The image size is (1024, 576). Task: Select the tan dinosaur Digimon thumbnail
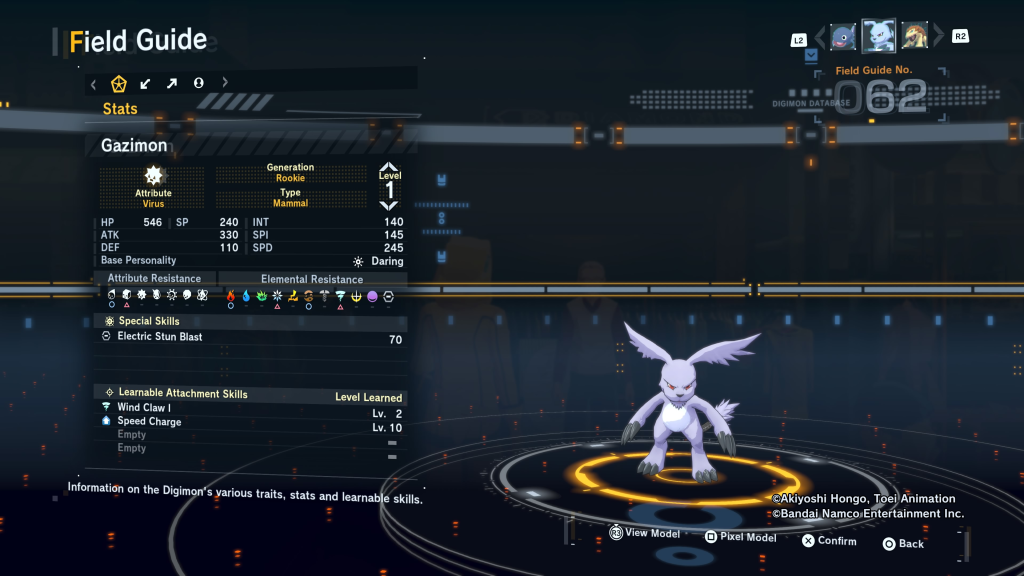pos(914,37)
